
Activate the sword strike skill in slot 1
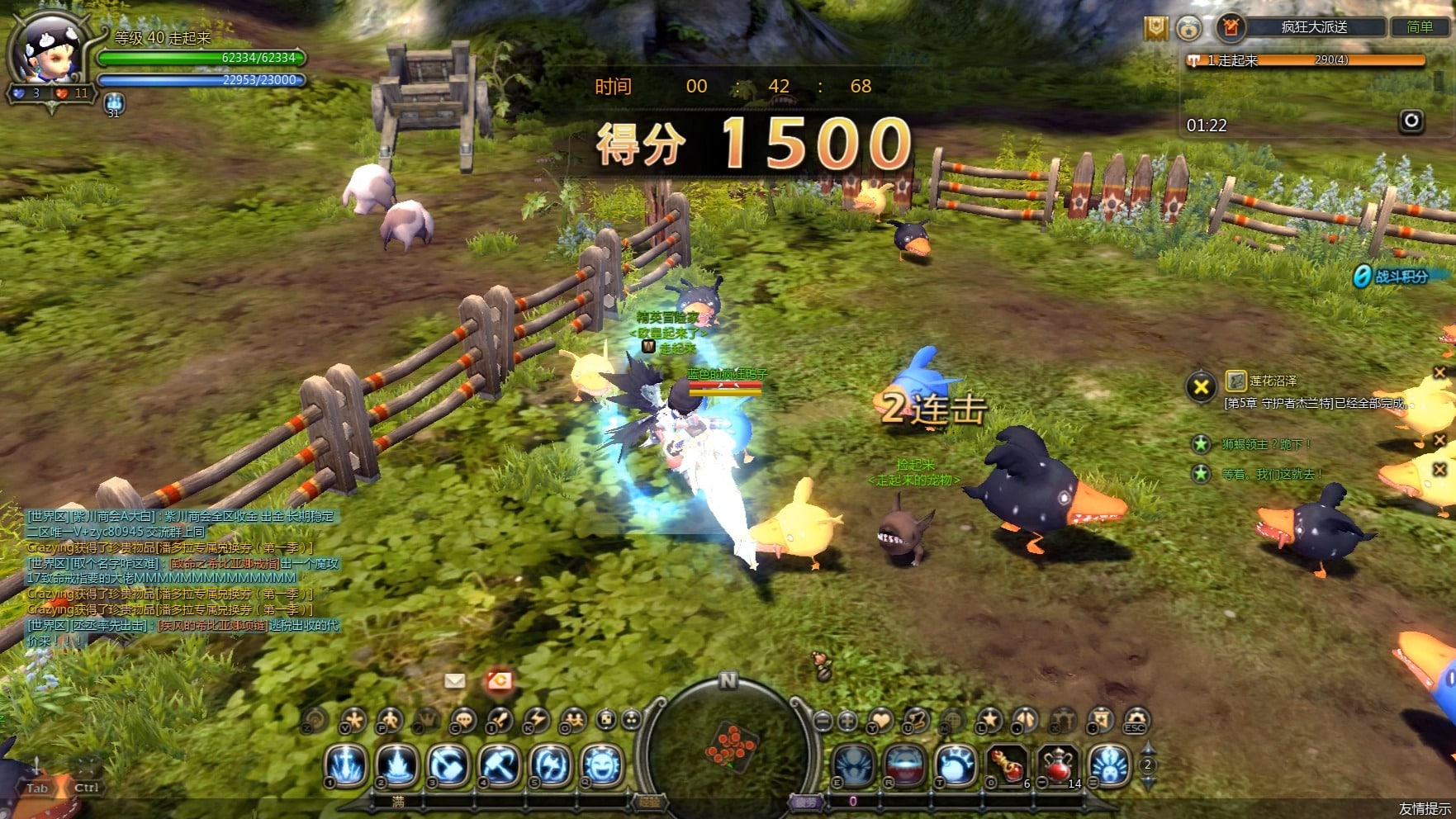[347, 765]
